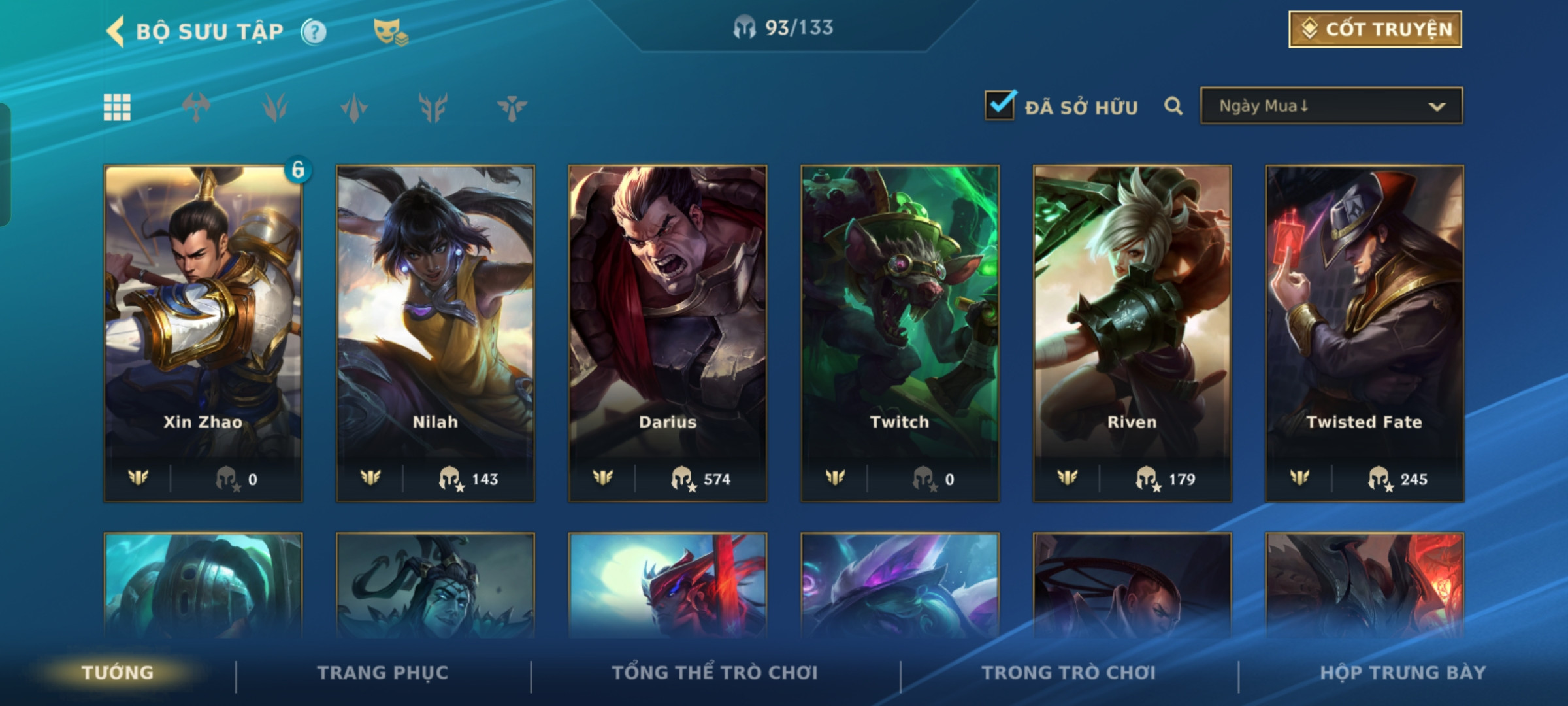1568x706 pixels.
Task: Toggle the Đã Sở Hữu checkbox
Action: 1000,105
